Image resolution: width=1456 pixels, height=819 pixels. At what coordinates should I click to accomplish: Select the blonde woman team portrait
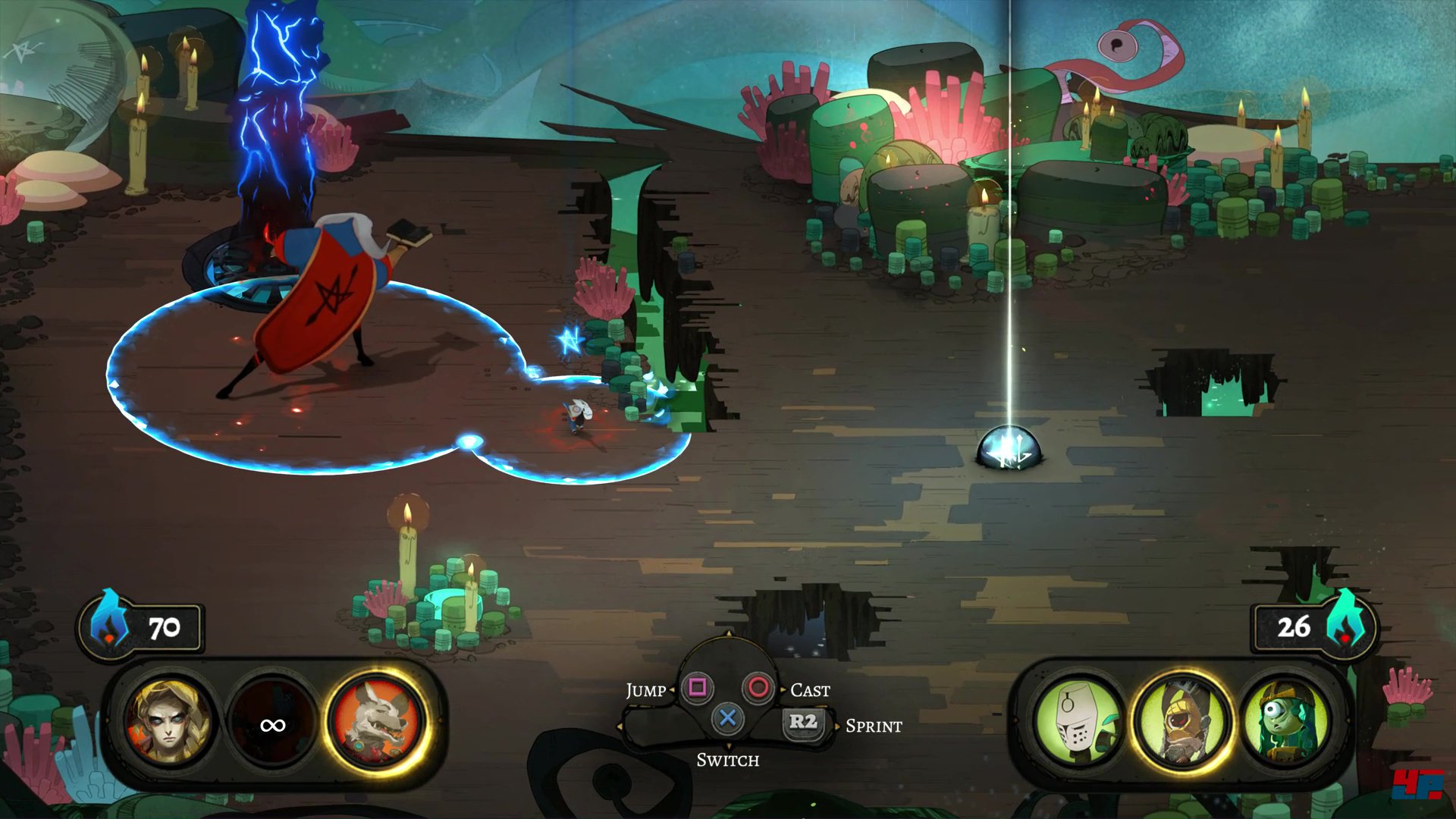coord(170,722)
